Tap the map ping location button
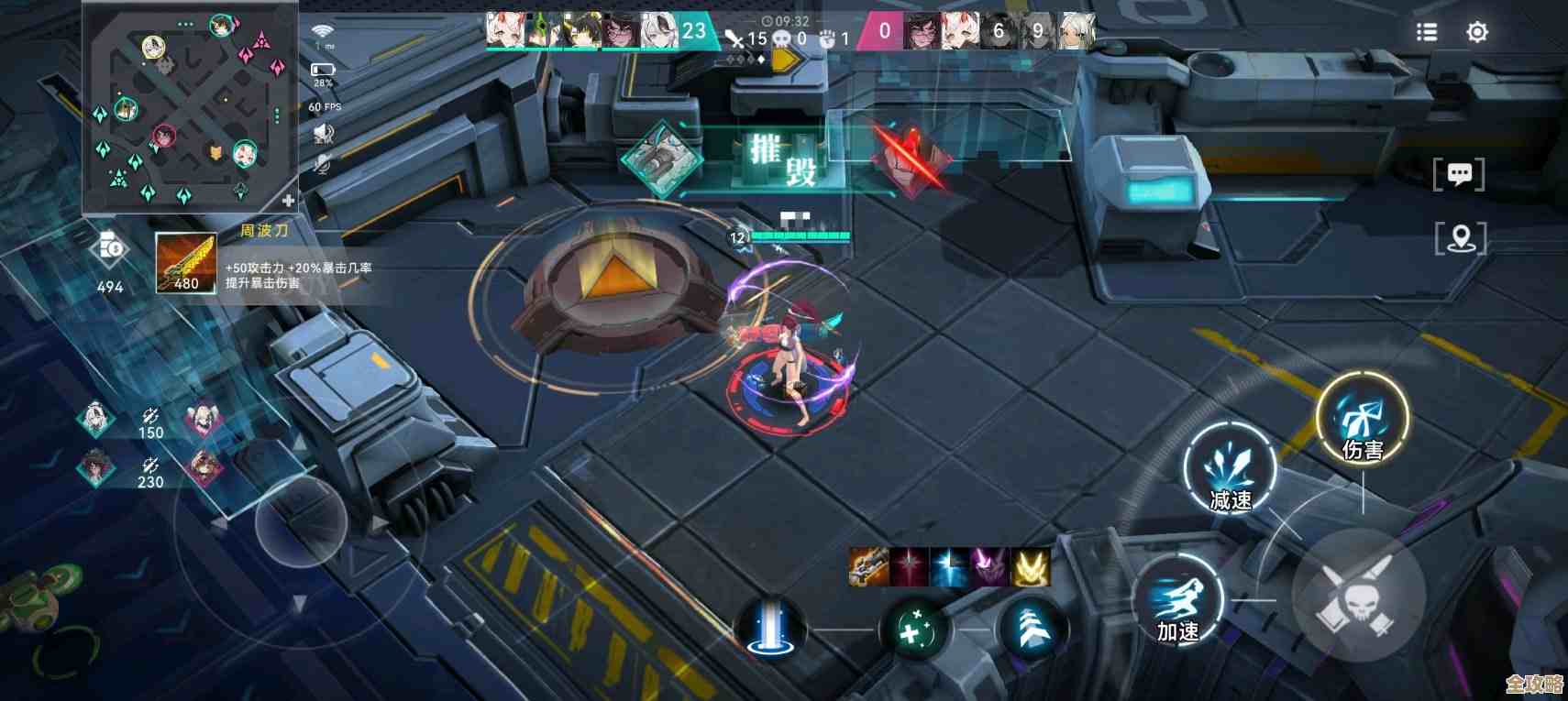The image size is (1568, 701). pos(1460,239)
